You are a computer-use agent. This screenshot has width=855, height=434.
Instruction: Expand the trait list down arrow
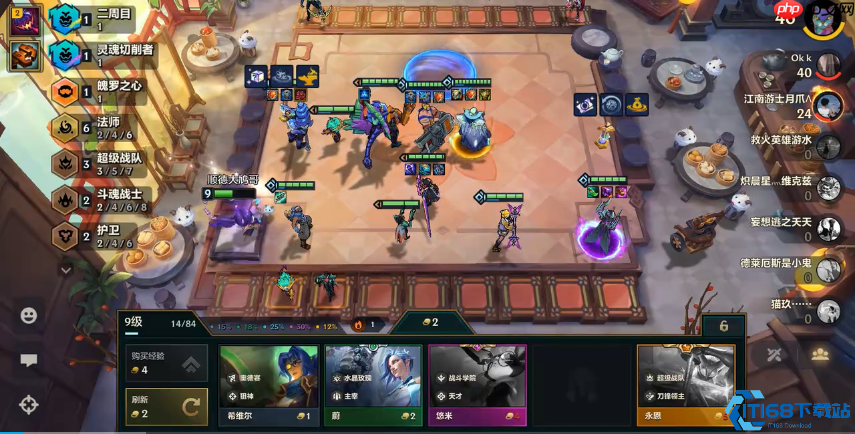coord(66,269)
